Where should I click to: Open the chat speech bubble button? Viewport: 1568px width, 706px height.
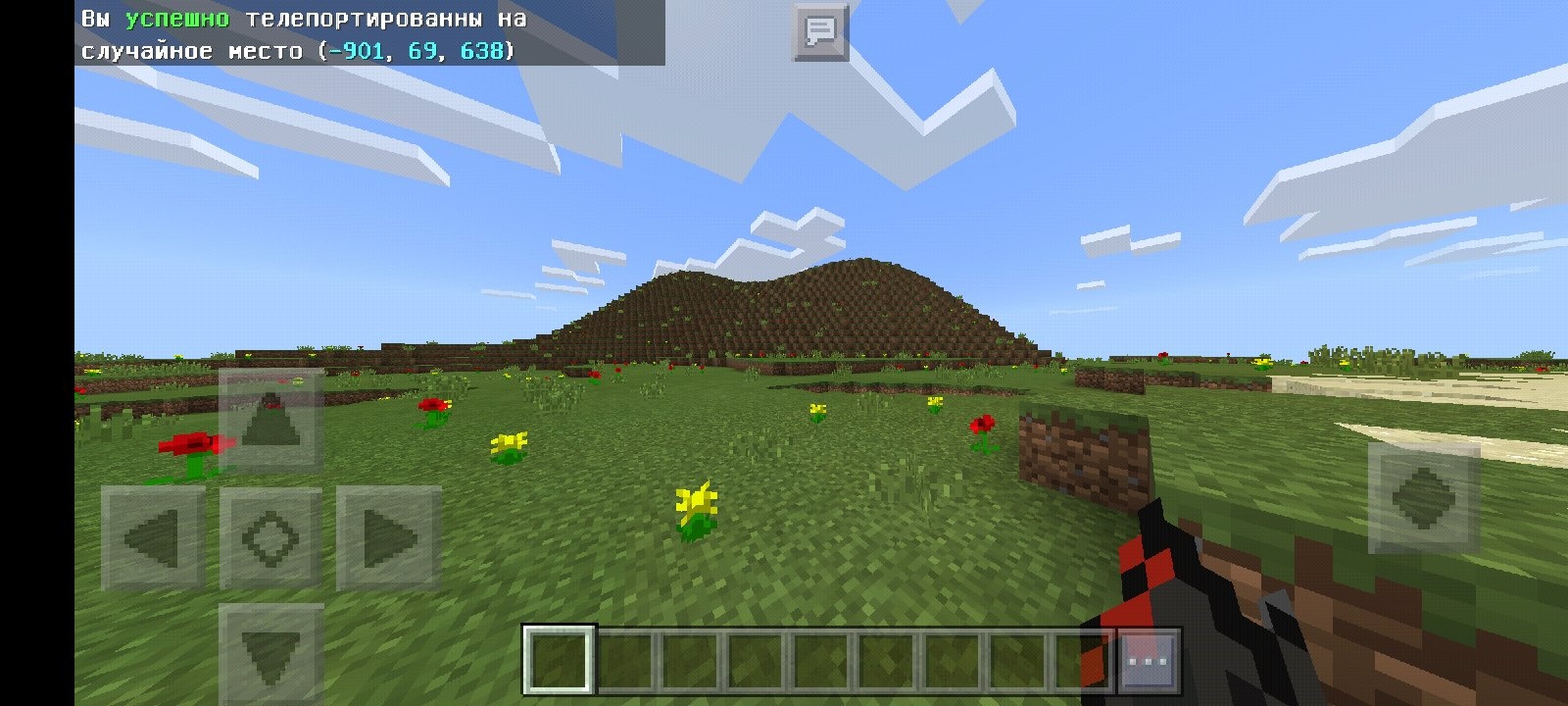coord(820,32)
